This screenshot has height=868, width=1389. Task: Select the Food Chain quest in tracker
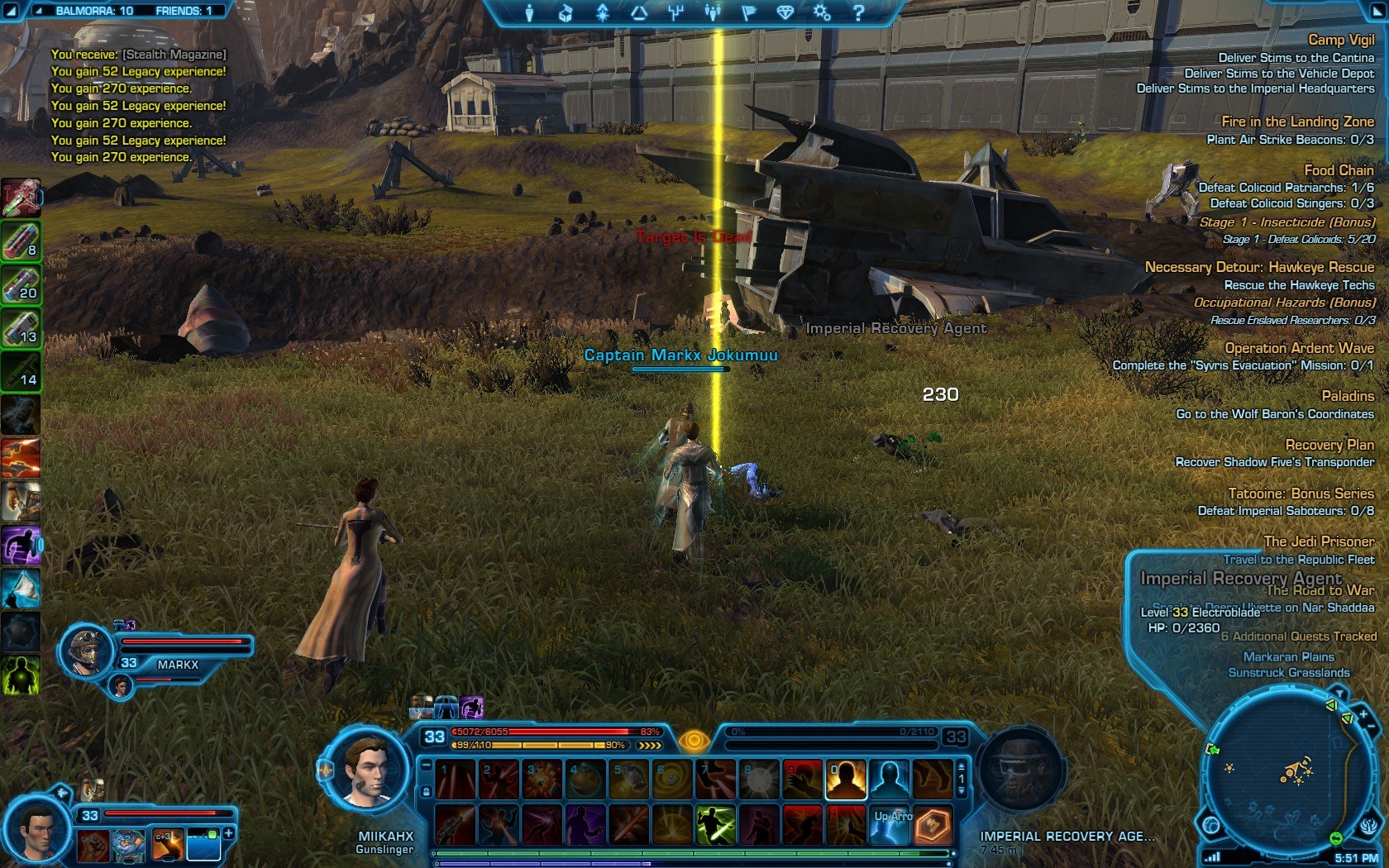(x=1339, y=170)
